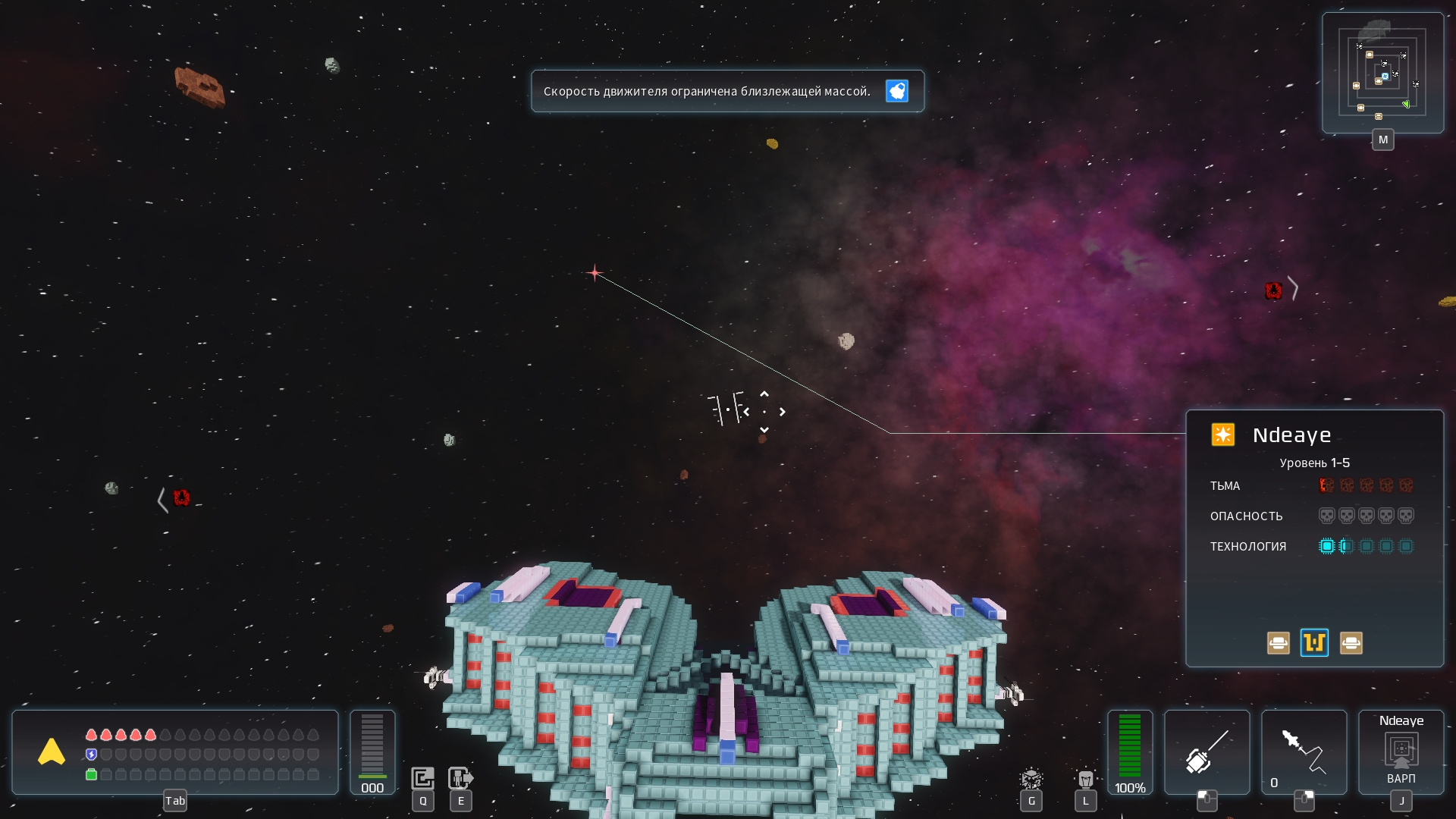Select the highlighted yellow icon in Ndeaye panel
This screenshot has width=1456, height=819.
pyautogui.click(x=1314, y=643)
